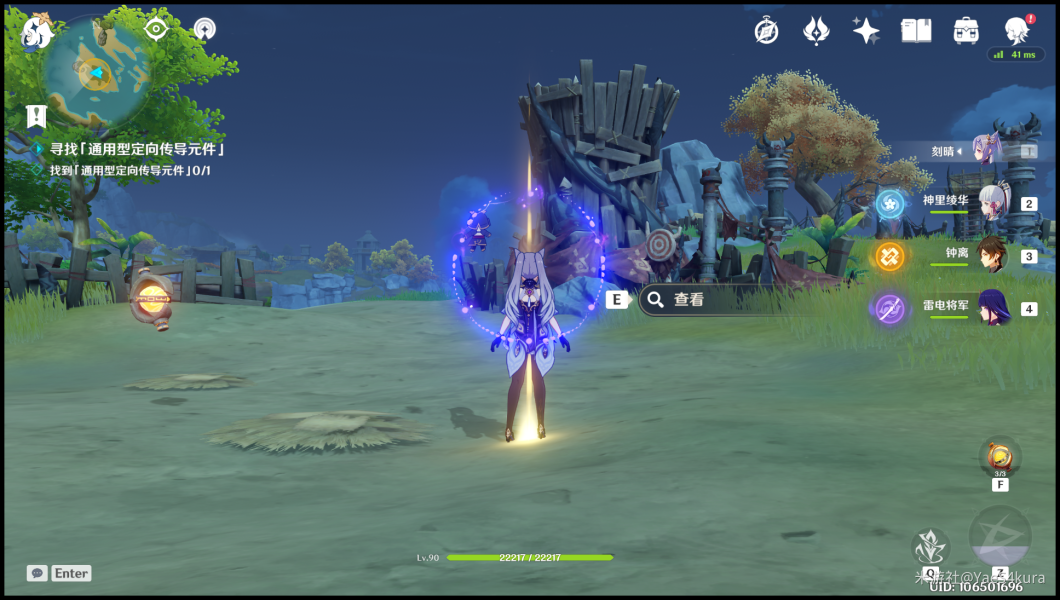Open the winged emblem icon
Image resolution: width=1060 pixels, height=600 pixels.
[816, 31]
